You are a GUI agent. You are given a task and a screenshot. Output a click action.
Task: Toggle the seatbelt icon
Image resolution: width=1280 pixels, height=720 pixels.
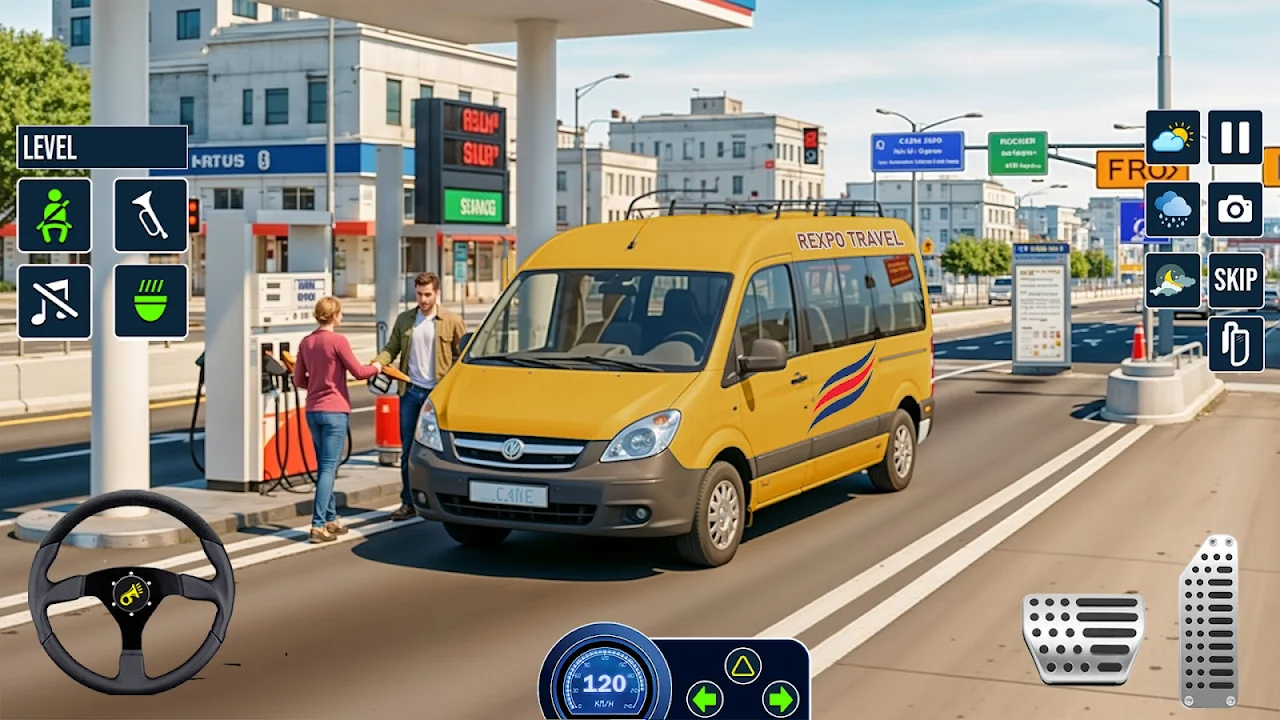54,215
